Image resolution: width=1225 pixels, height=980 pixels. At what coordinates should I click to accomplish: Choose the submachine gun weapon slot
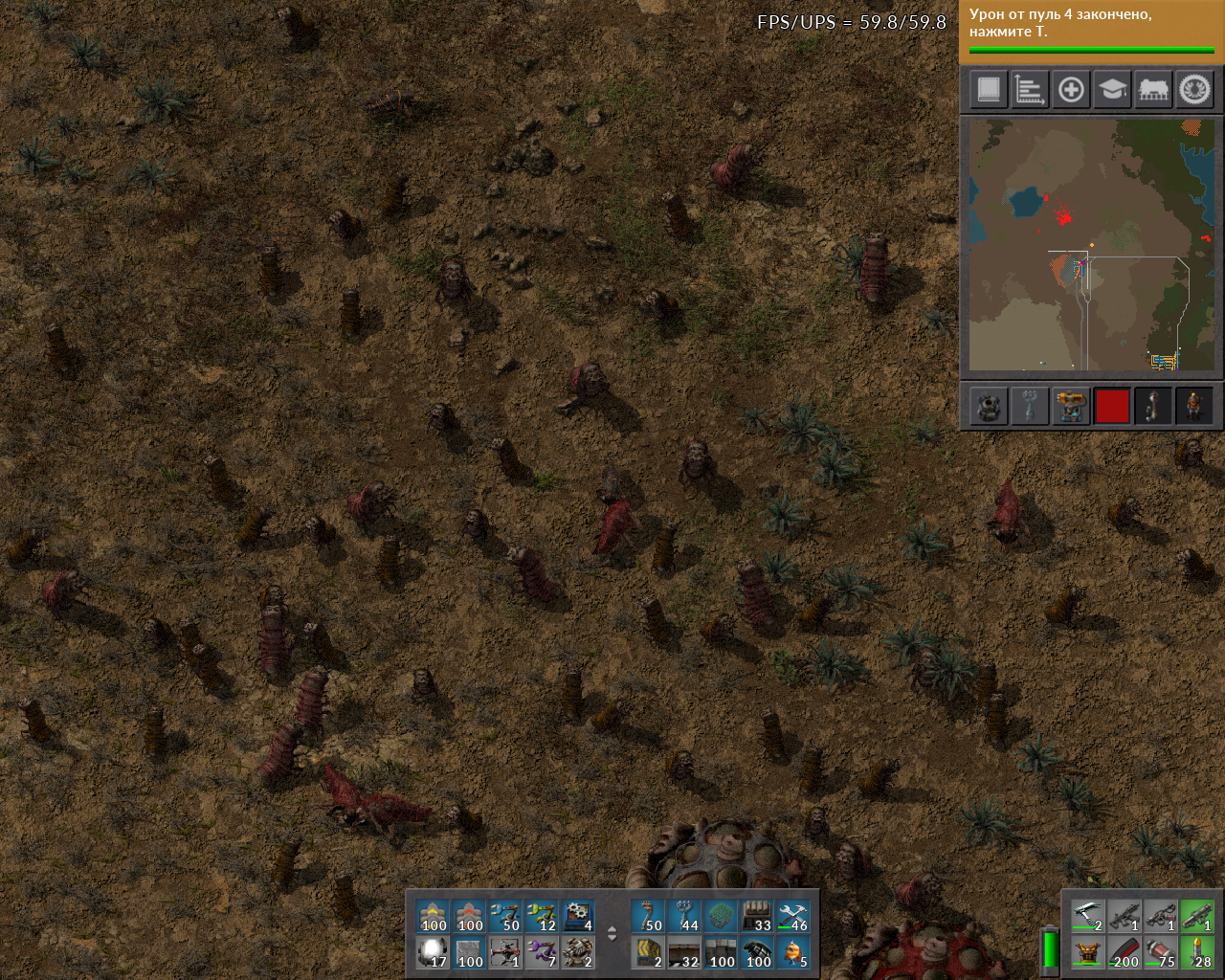(1125, 917)
